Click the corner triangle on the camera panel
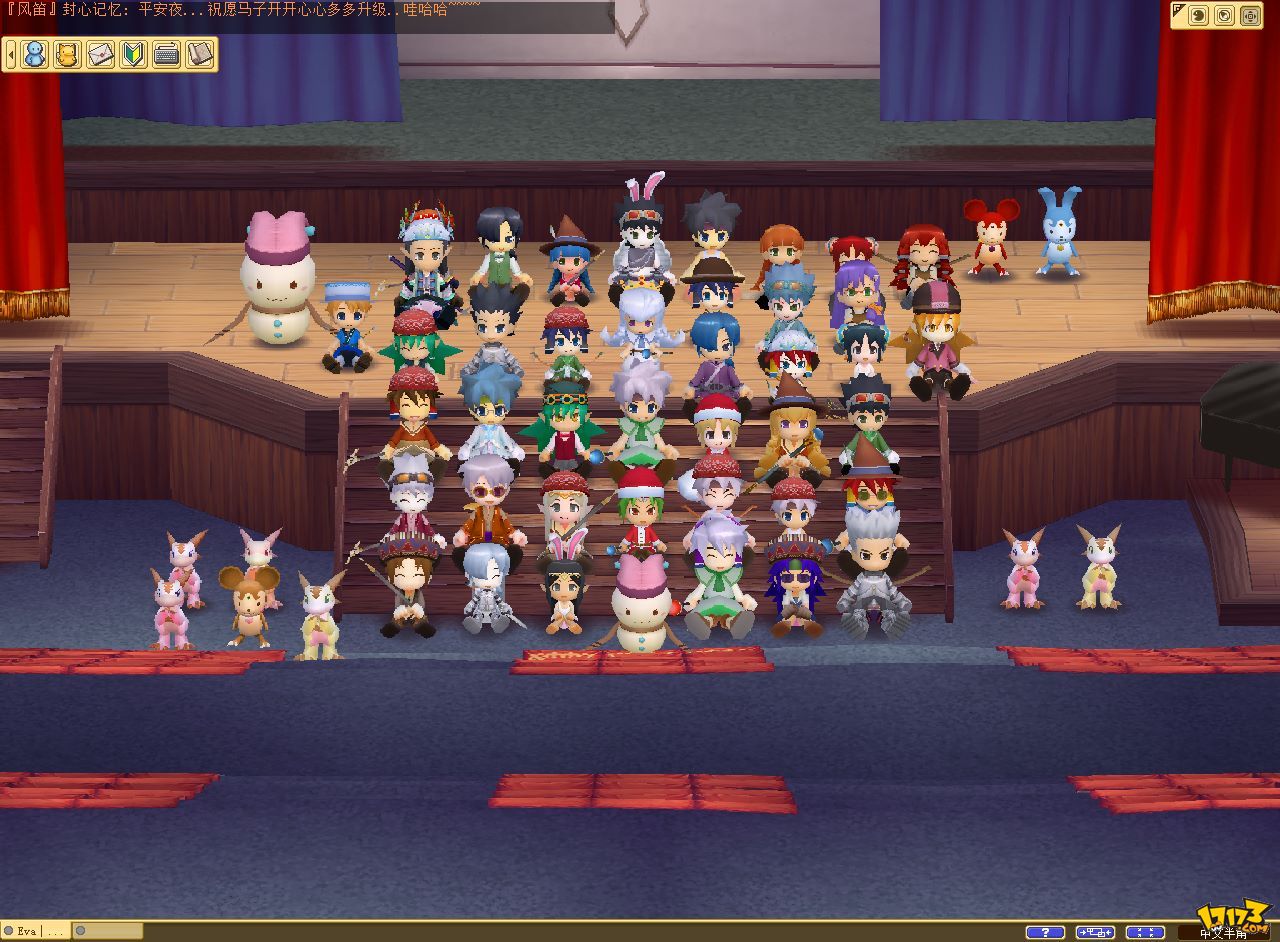Image resolution: width=1280 pixels, height=942 pixels. click(x=1178, y=10)
